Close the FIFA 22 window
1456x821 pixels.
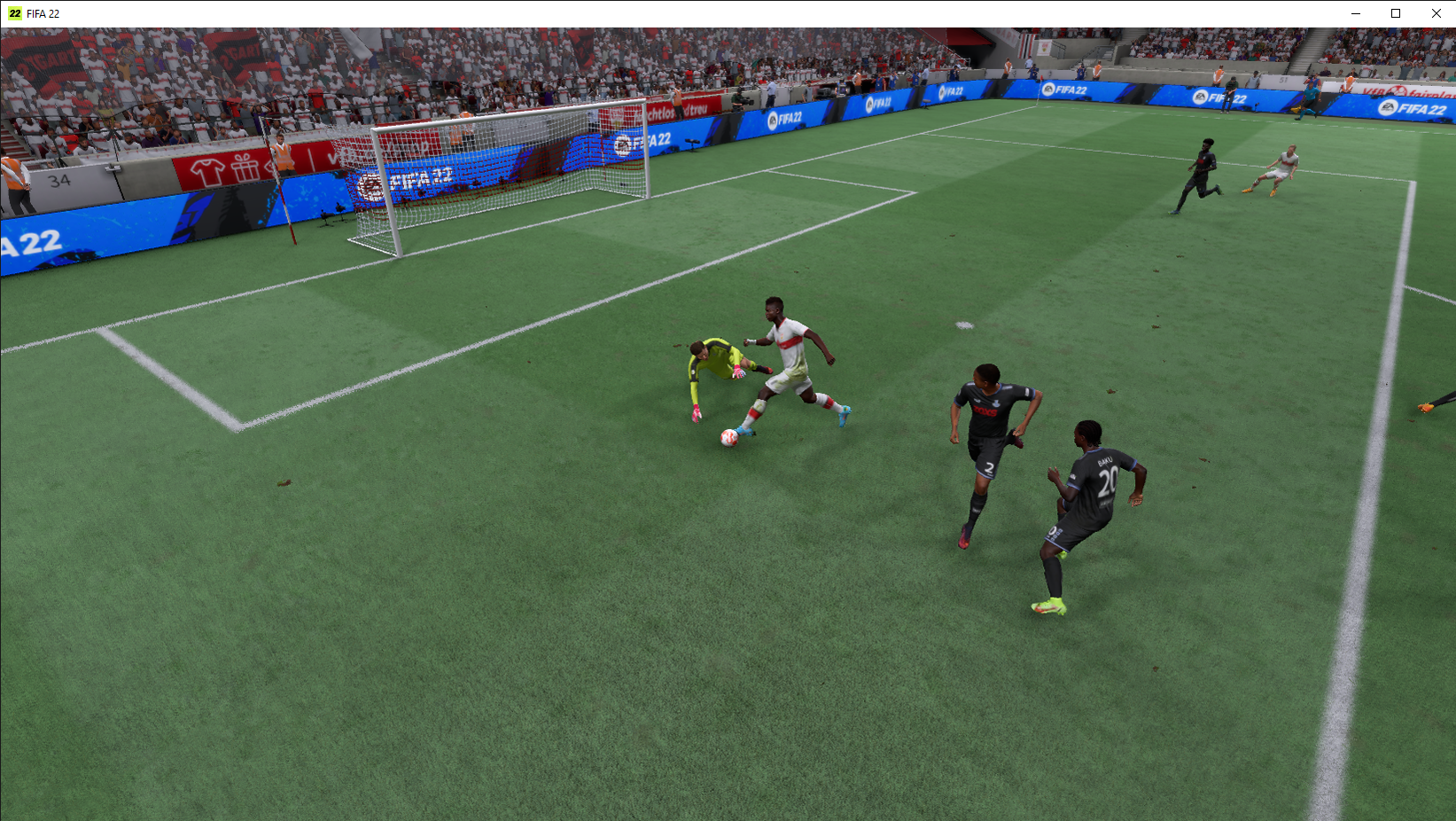coord(1436,13)
